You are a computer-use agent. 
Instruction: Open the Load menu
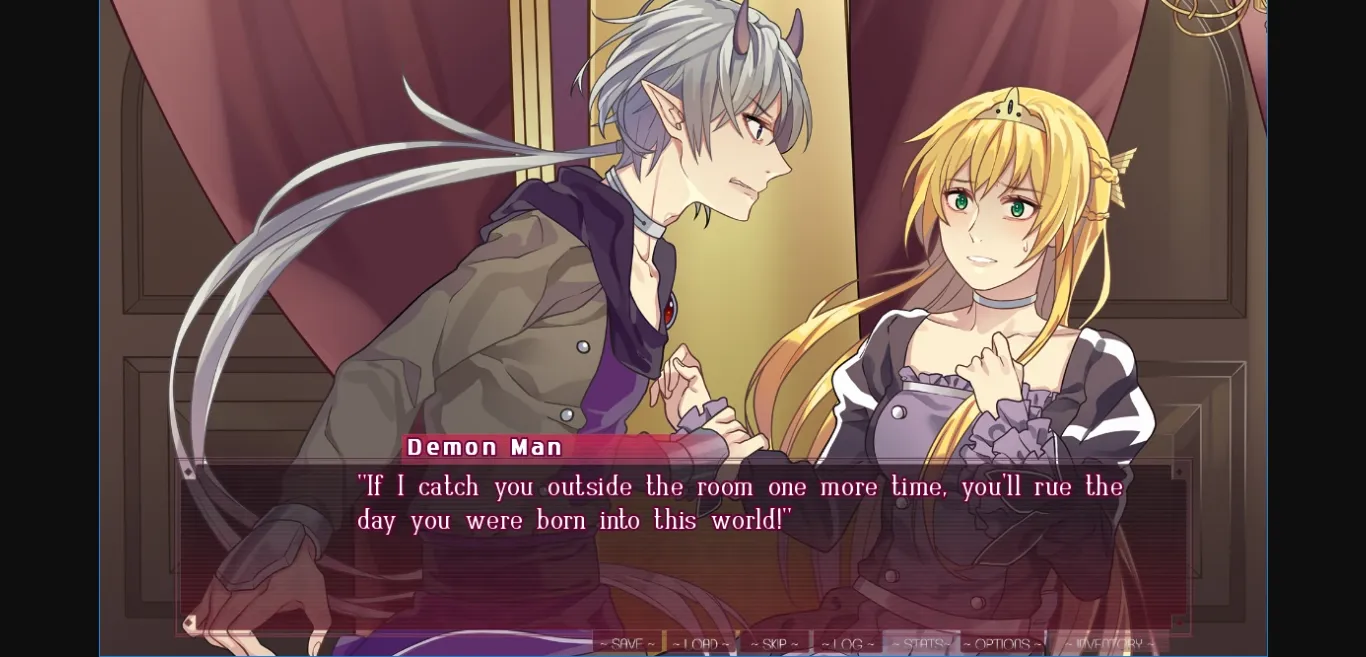point(700,644)
